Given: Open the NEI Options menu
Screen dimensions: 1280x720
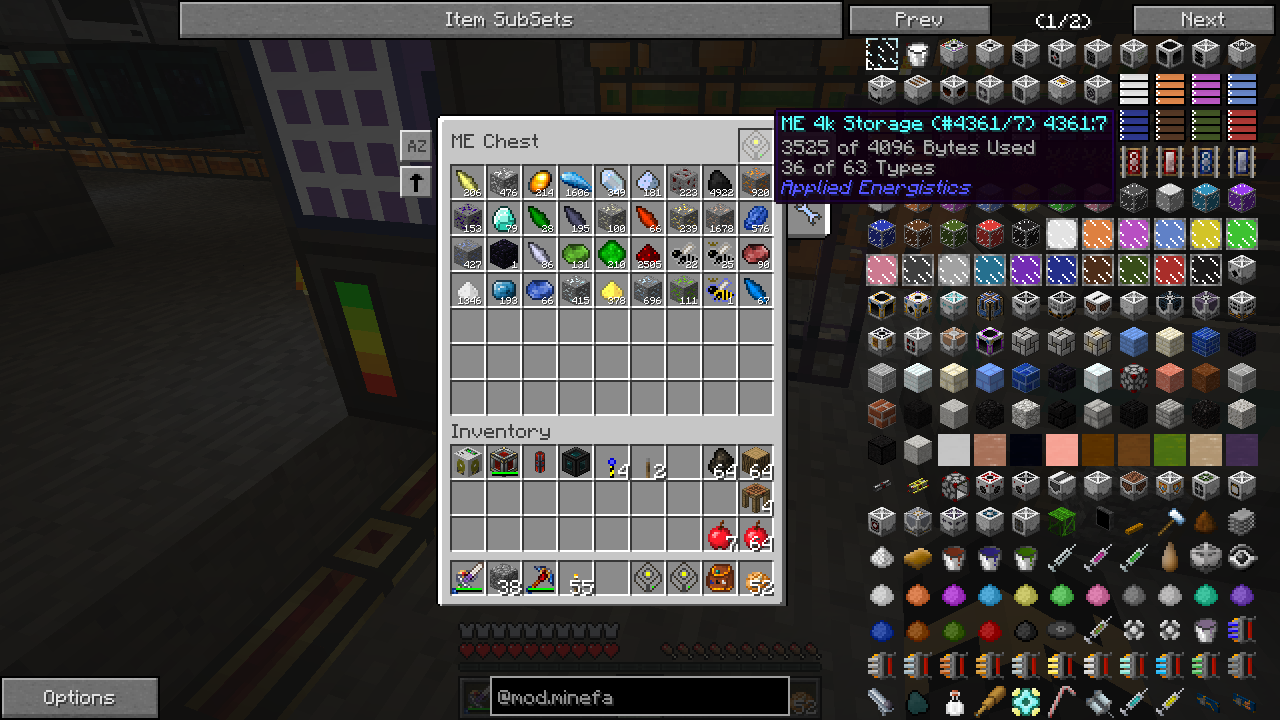Looking at the screenshot, I should pos(79,697).
